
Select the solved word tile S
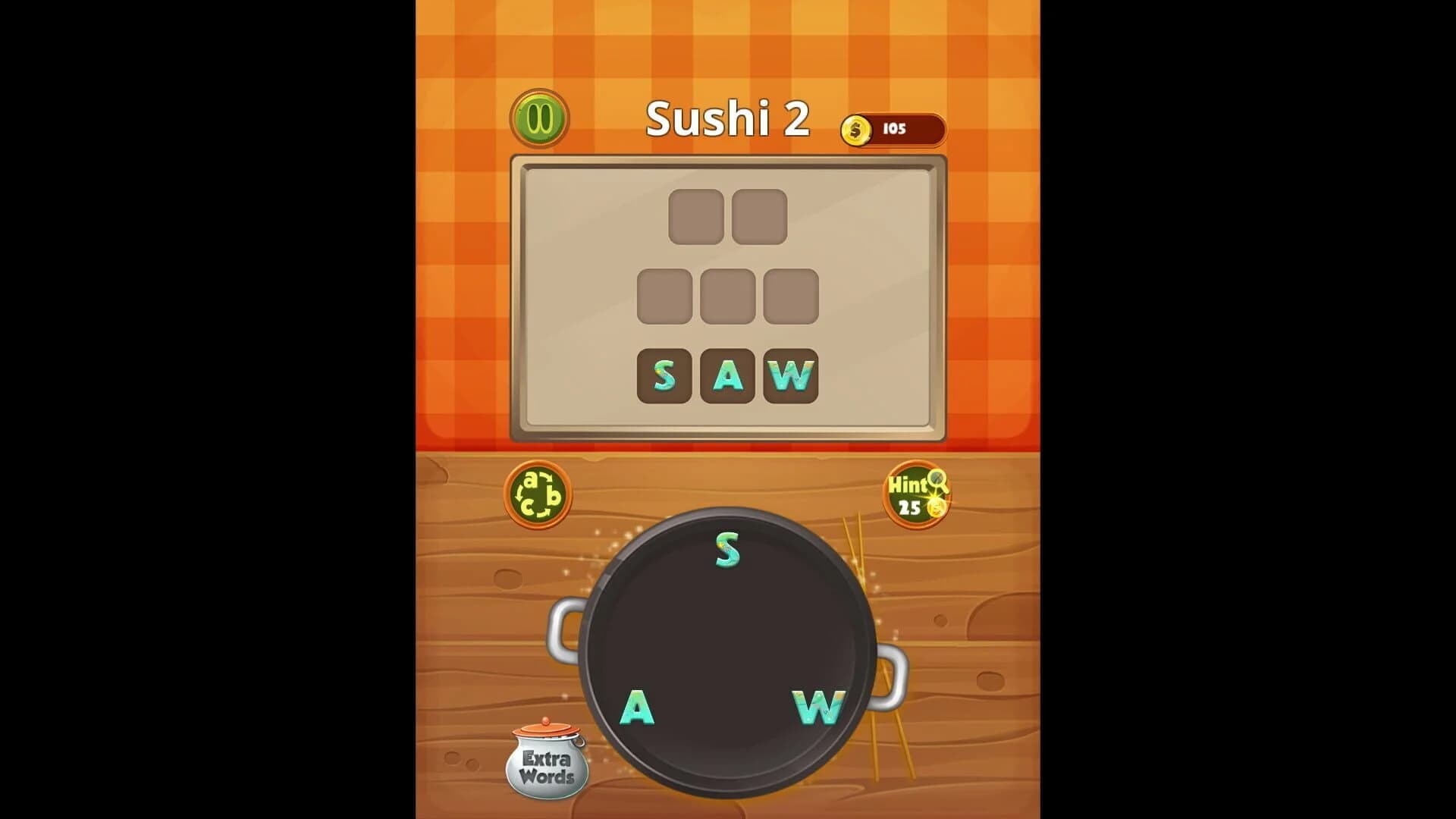pos(666,377)
